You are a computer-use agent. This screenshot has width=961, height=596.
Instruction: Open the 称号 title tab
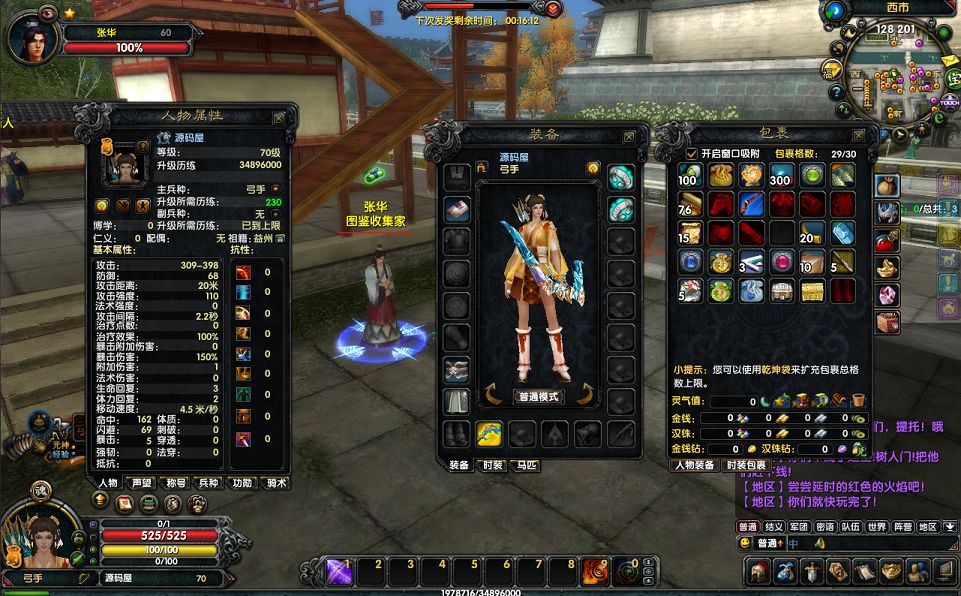176,483
